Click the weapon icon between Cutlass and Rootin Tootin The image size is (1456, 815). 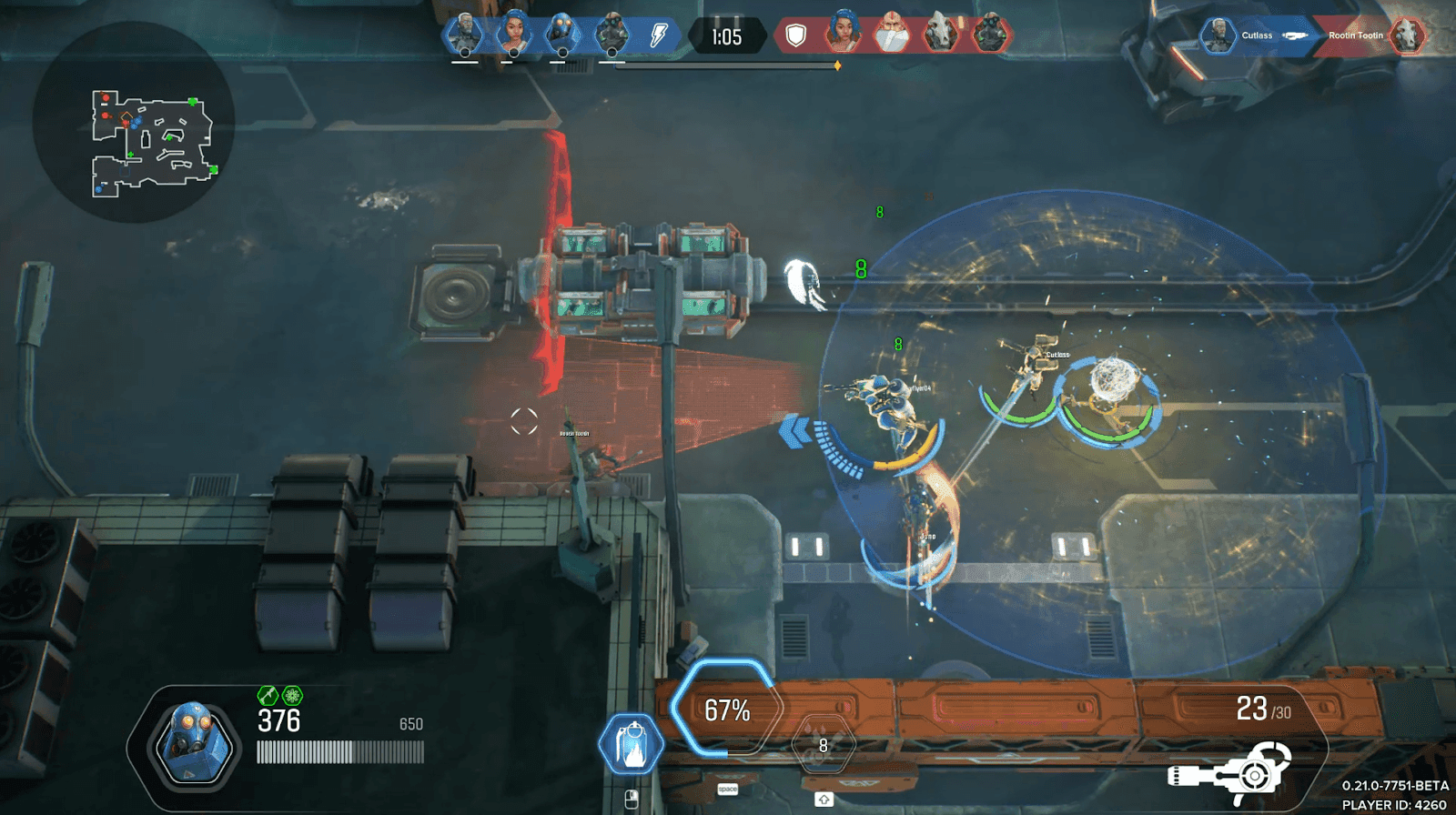point(1296,36)
